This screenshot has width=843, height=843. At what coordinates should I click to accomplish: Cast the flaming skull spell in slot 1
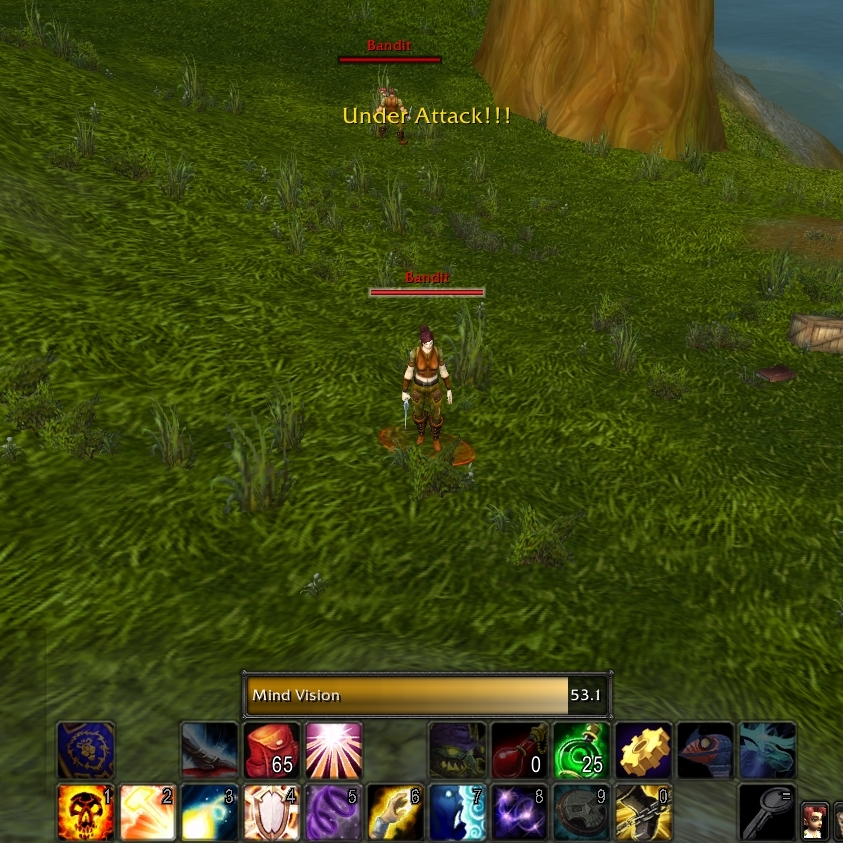coord(86,812)
